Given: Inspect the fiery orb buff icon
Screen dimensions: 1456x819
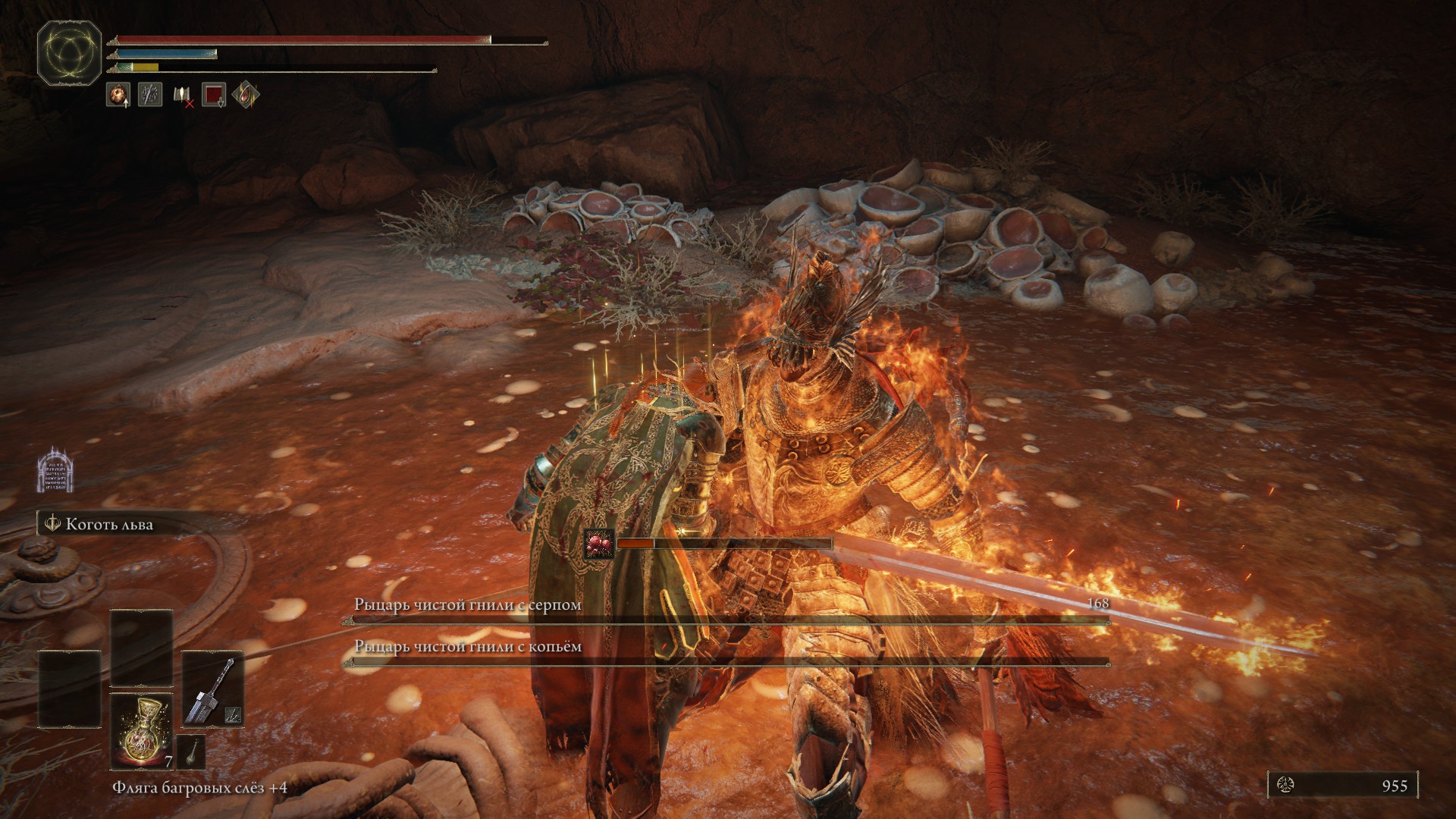Looking at the screenshot, I should [118, 95].
